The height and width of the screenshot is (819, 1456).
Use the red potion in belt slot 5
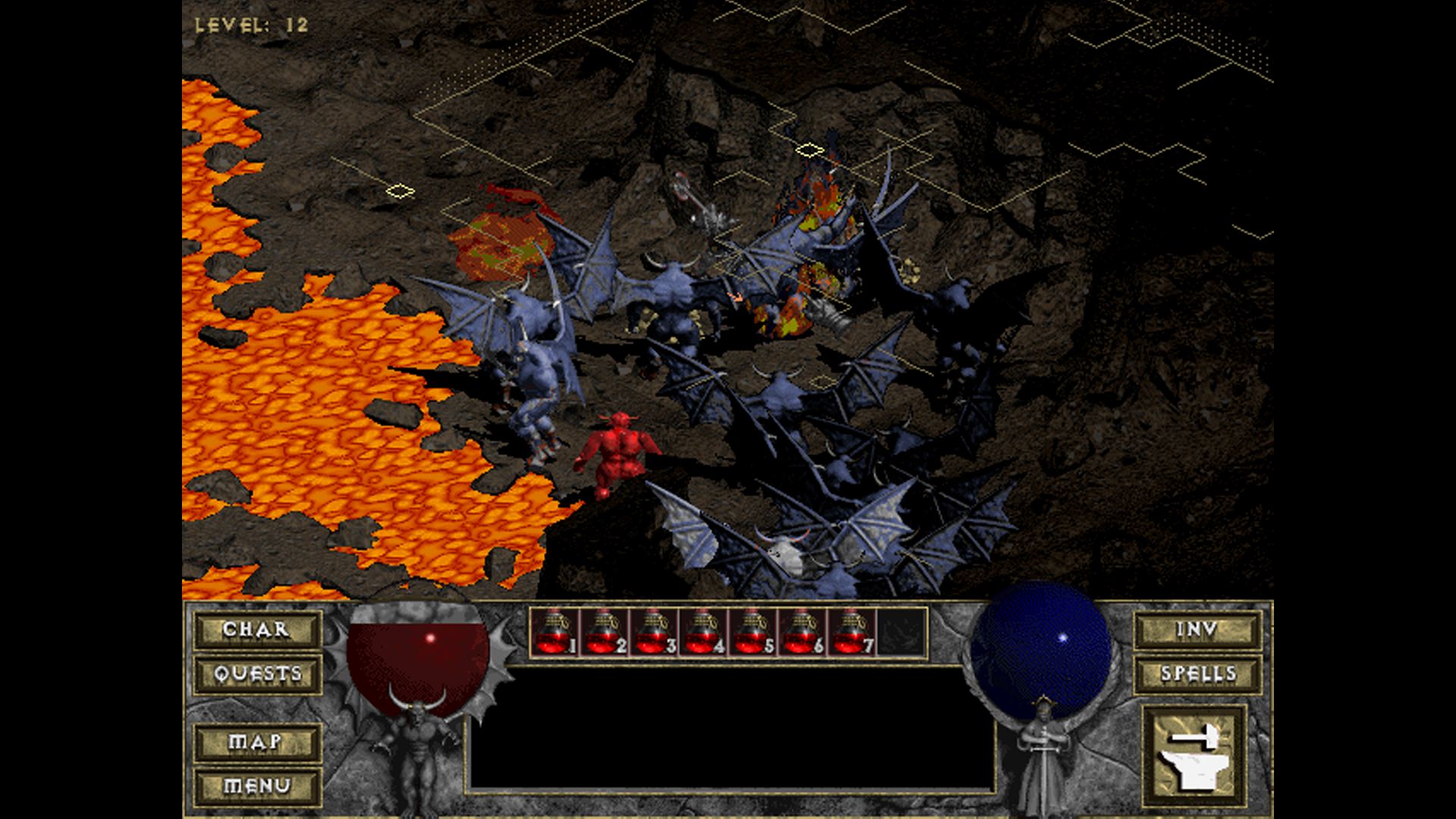(x=753, y=632)
